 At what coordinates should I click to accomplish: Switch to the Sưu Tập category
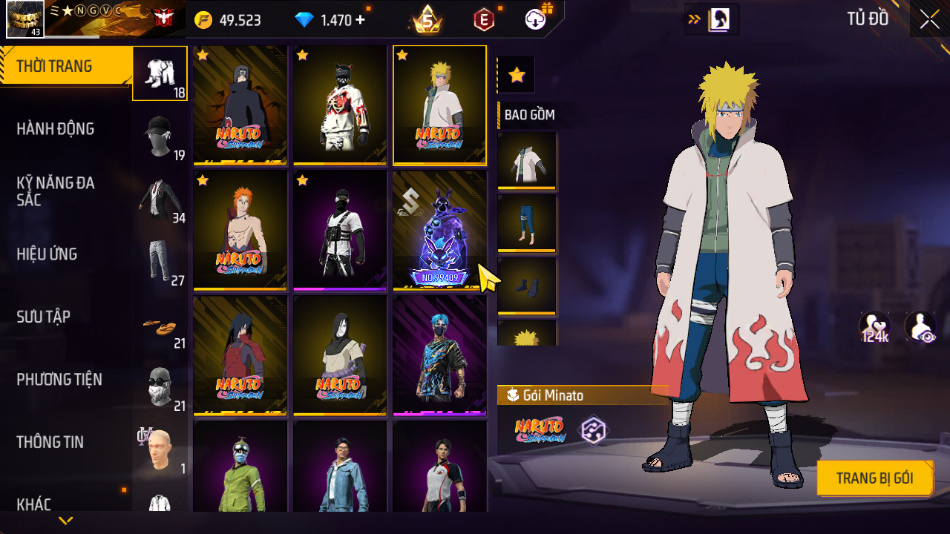pyautogui.click(x=43, y=317)
